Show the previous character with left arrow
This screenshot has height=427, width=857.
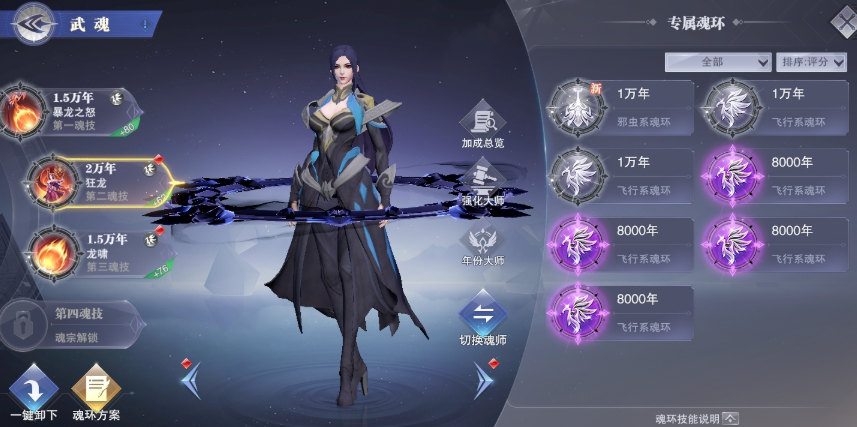tap(192, 378)
